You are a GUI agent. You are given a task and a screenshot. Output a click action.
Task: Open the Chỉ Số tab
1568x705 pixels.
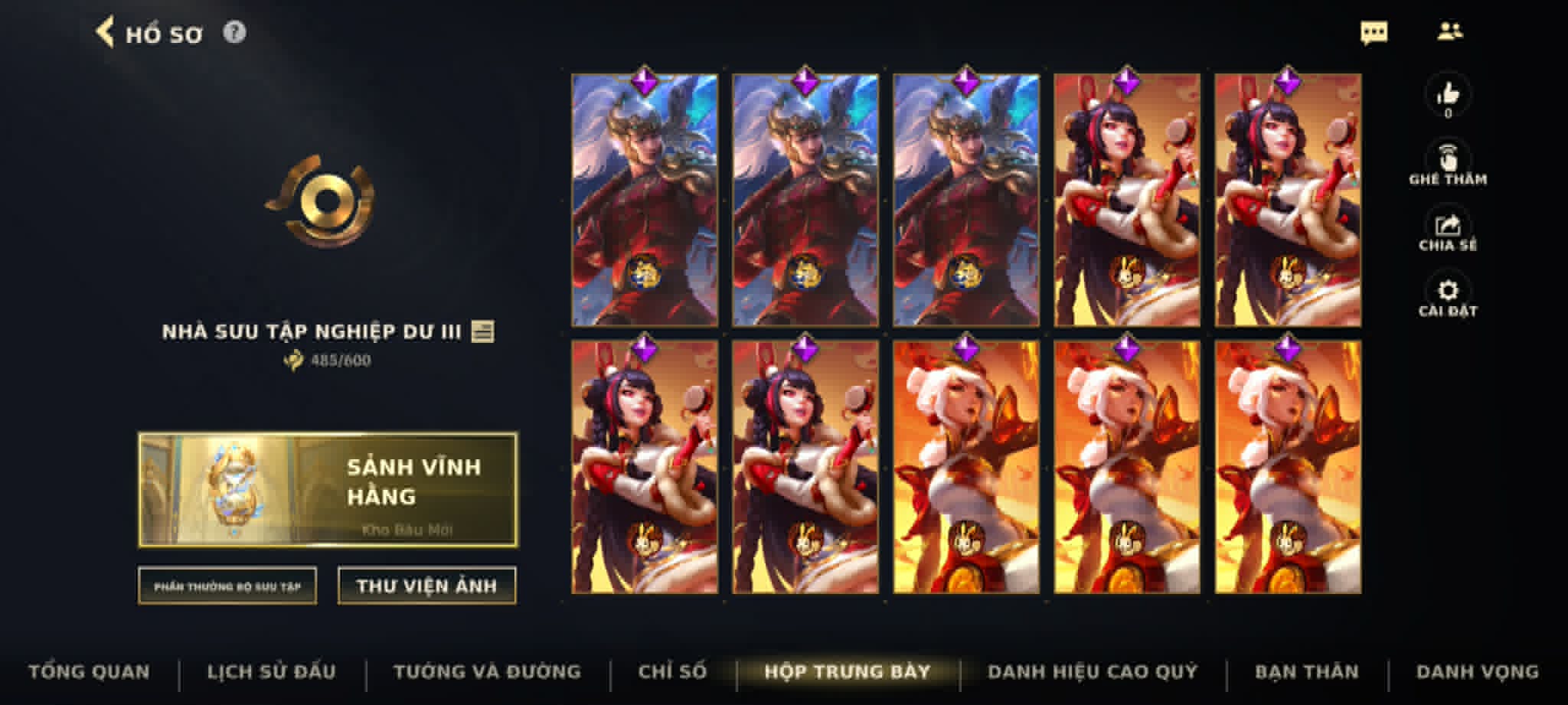pyautogui.click(x=672, y=671)
